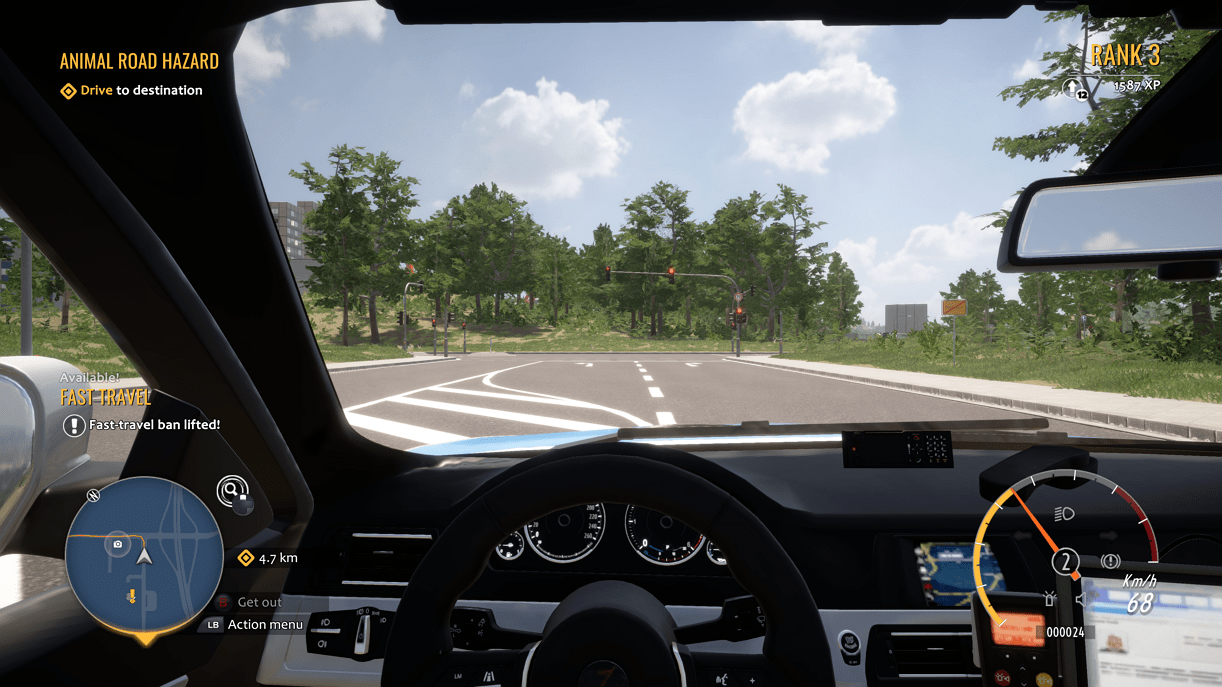Toggle the headlight indicator icon
Image resolution: width=1222 pixels, height=687 pixels.
click(1065, 514)
